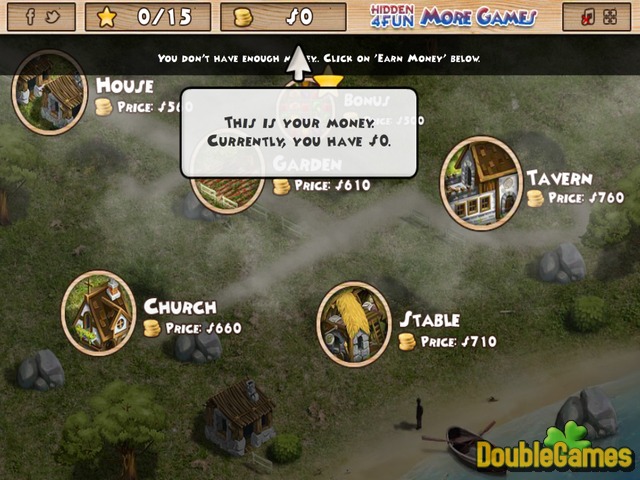Open the four-squares grid icon
This screenshot has height=480, width=640.
609,17
